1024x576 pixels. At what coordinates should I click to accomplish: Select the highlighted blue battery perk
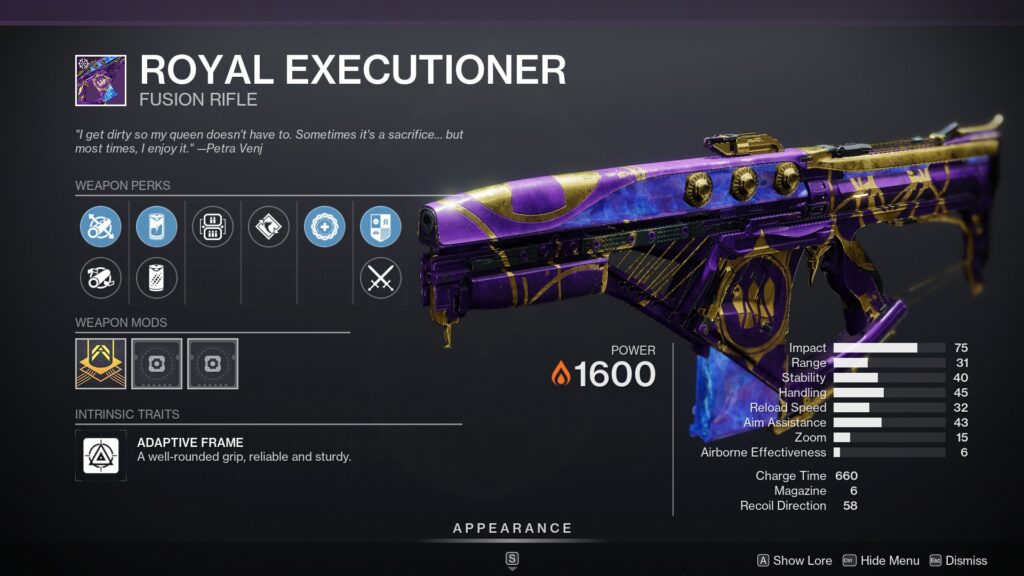click(156, 227)
